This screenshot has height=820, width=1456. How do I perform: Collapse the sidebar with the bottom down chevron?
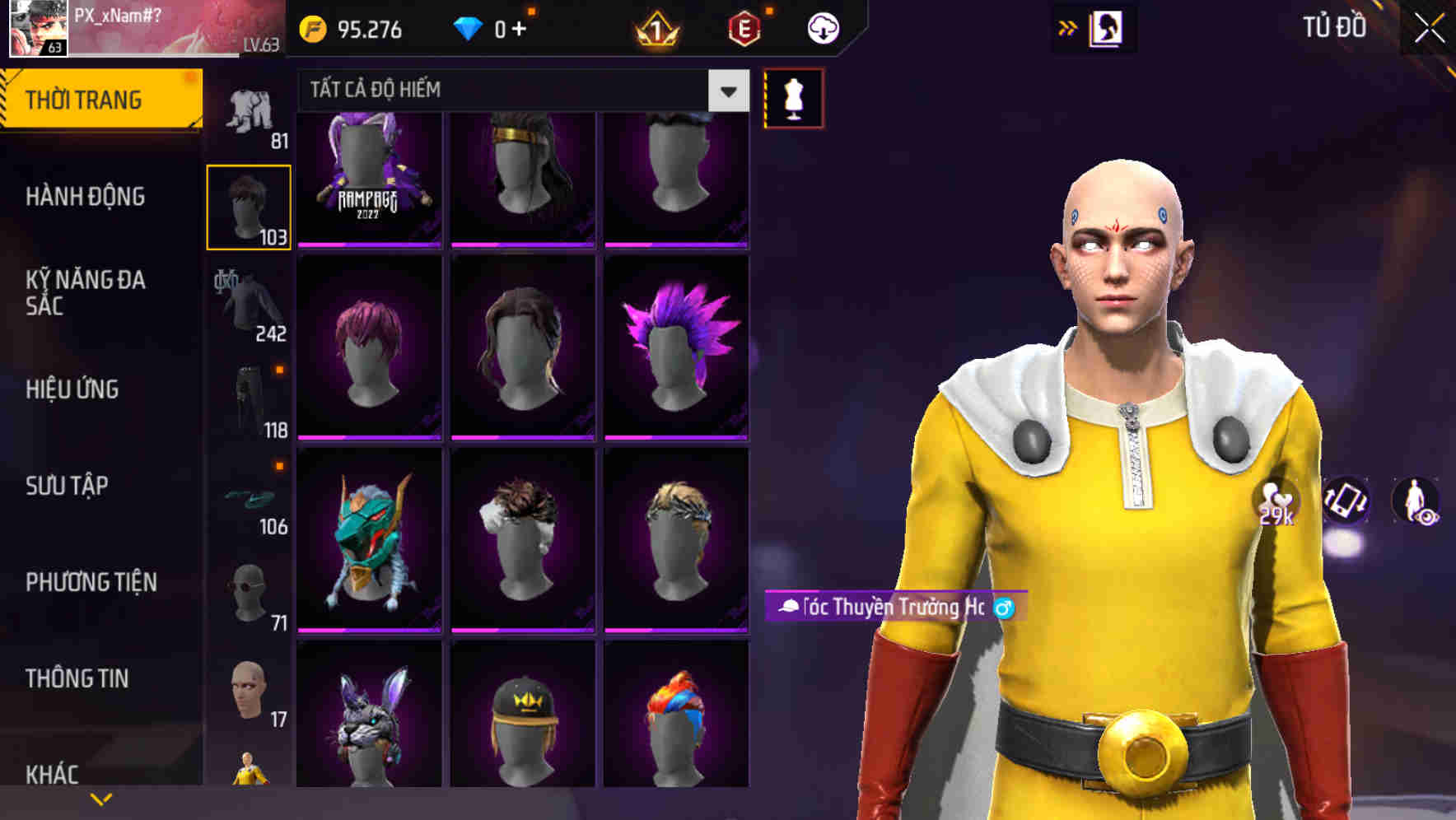click(101, 799)
